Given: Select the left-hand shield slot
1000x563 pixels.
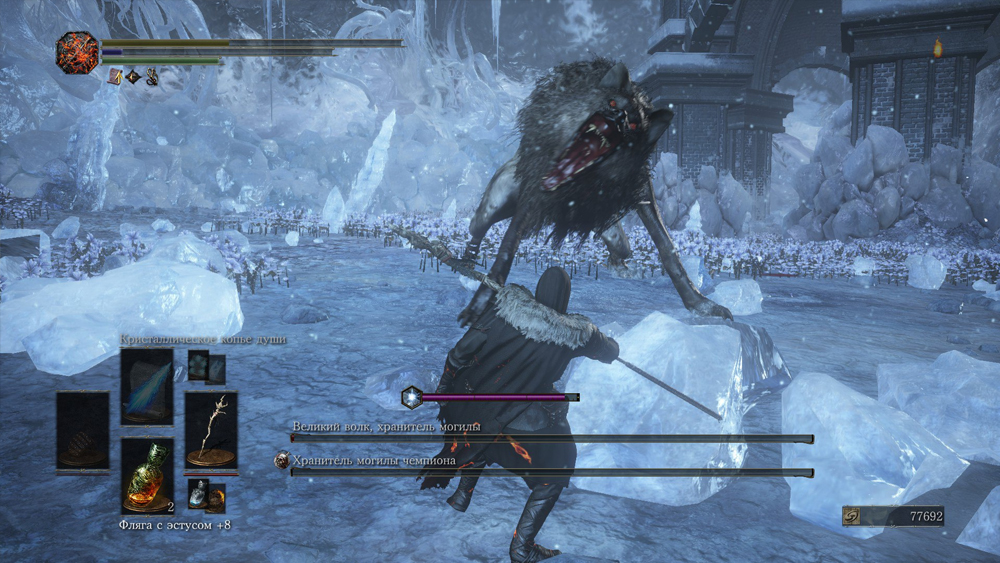Looking at the screenshot, I should [x=83, y=430].
